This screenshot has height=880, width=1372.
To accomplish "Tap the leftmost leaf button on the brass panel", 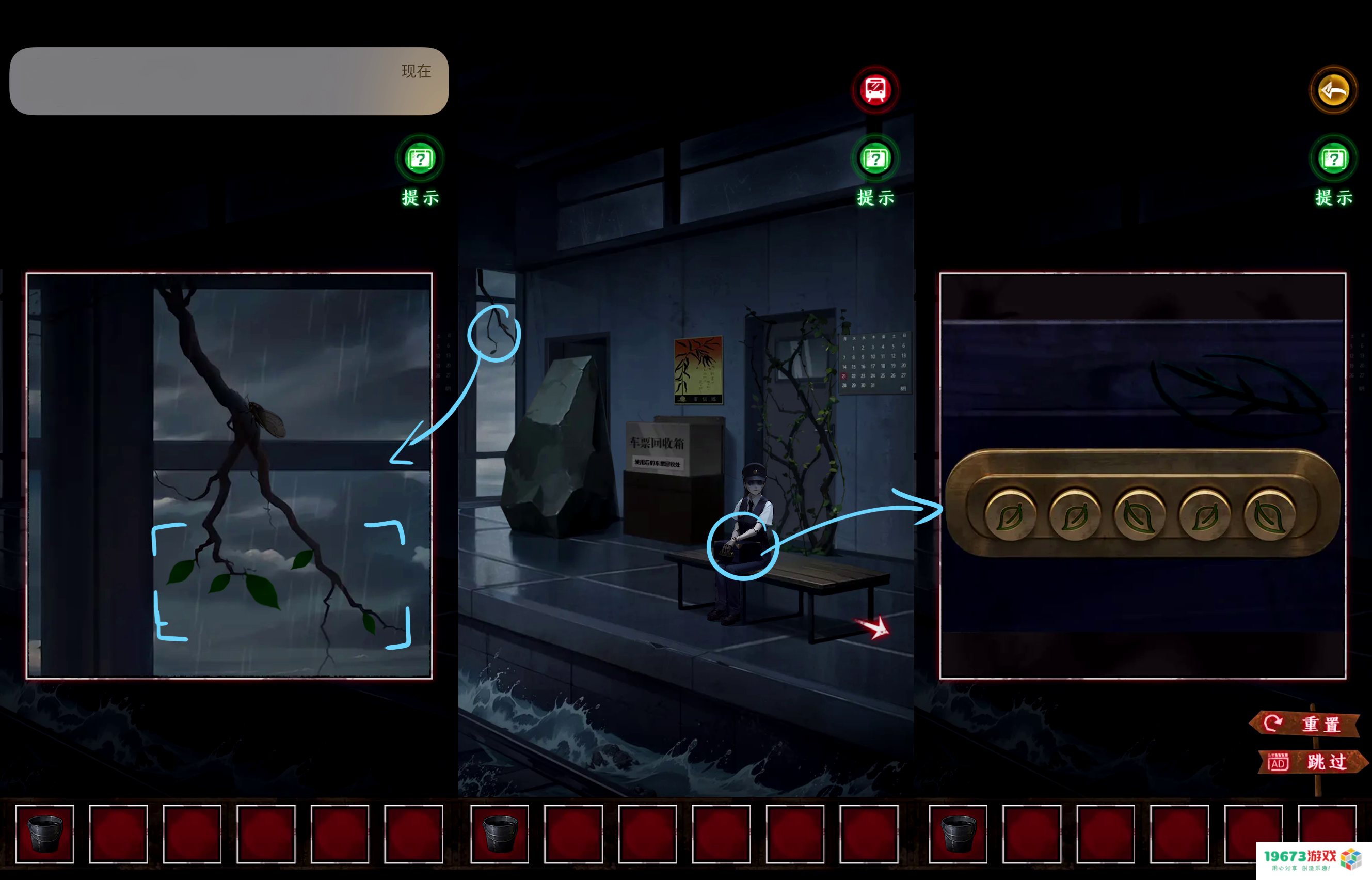I will click(x=1010, y=515).
